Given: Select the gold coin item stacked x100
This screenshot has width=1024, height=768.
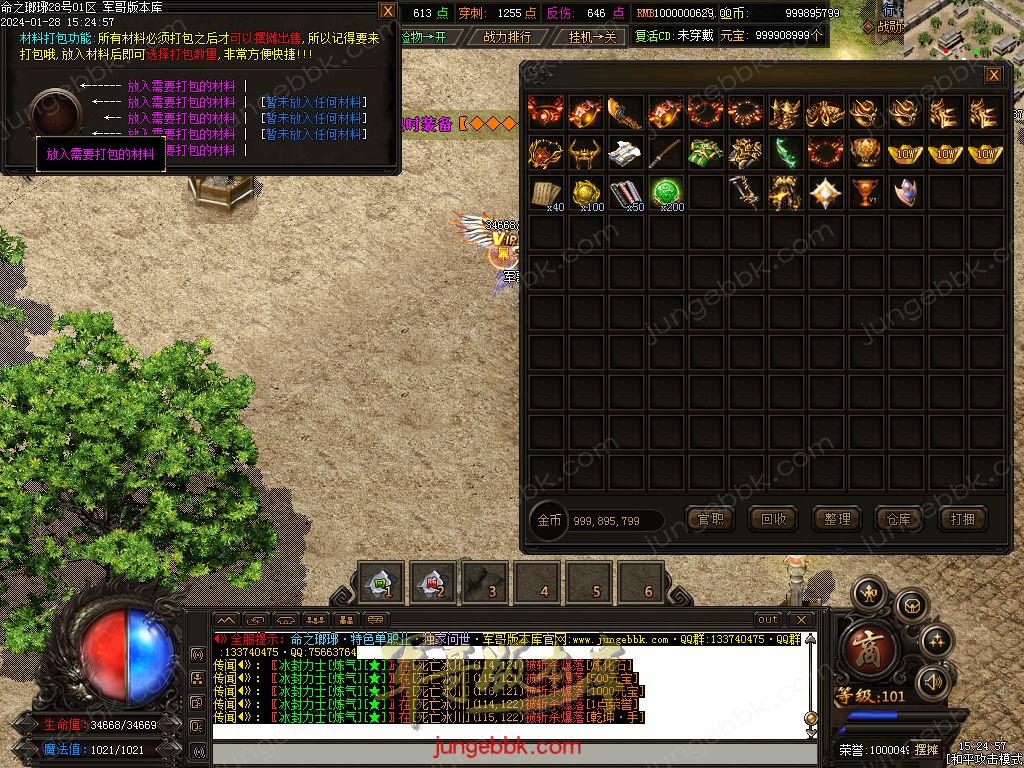Looking at the screenshot, I should [x=586, y=192].
